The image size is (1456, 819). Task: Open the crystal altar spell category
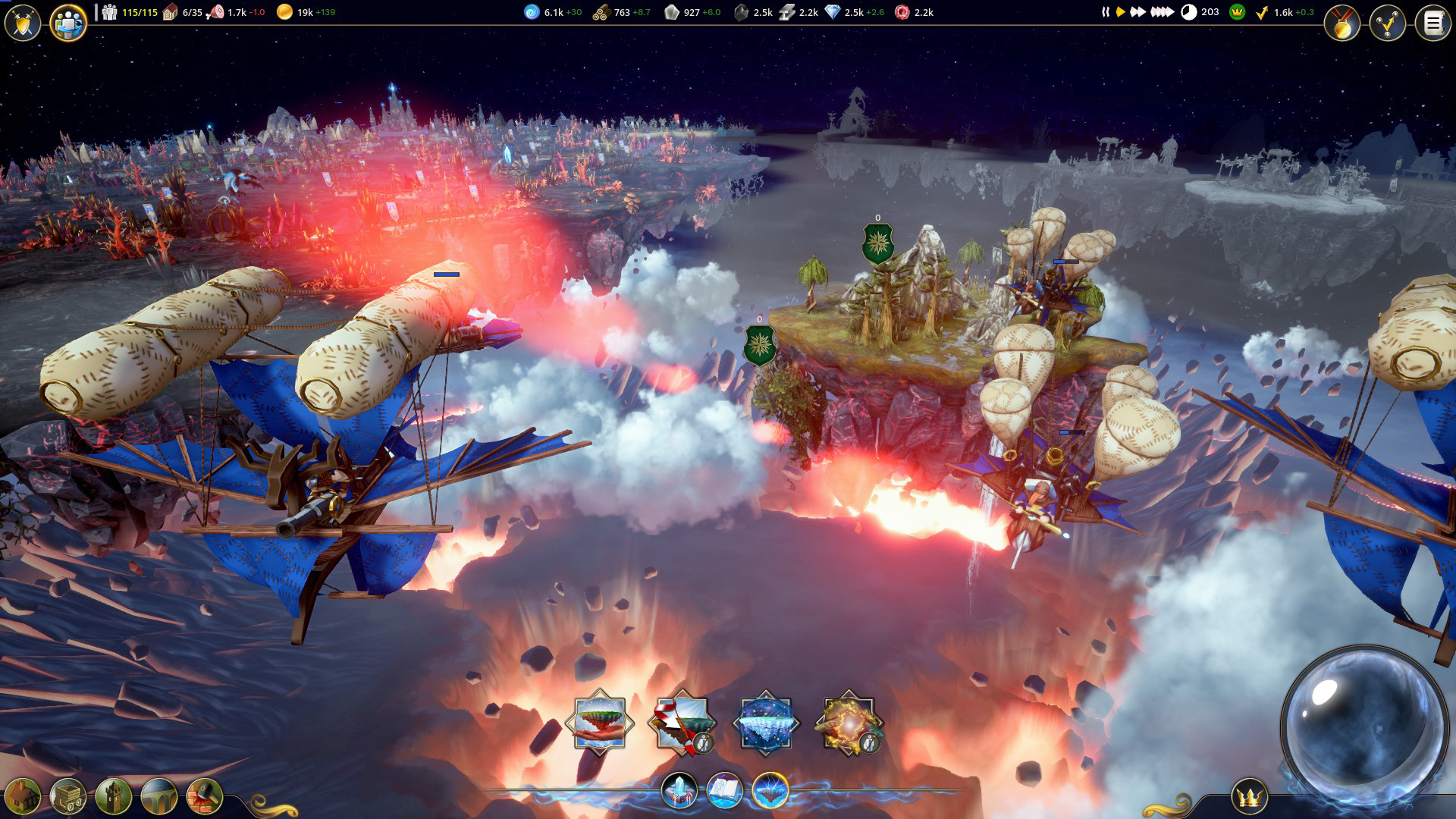pyautogui.click(x=679, y=791)
